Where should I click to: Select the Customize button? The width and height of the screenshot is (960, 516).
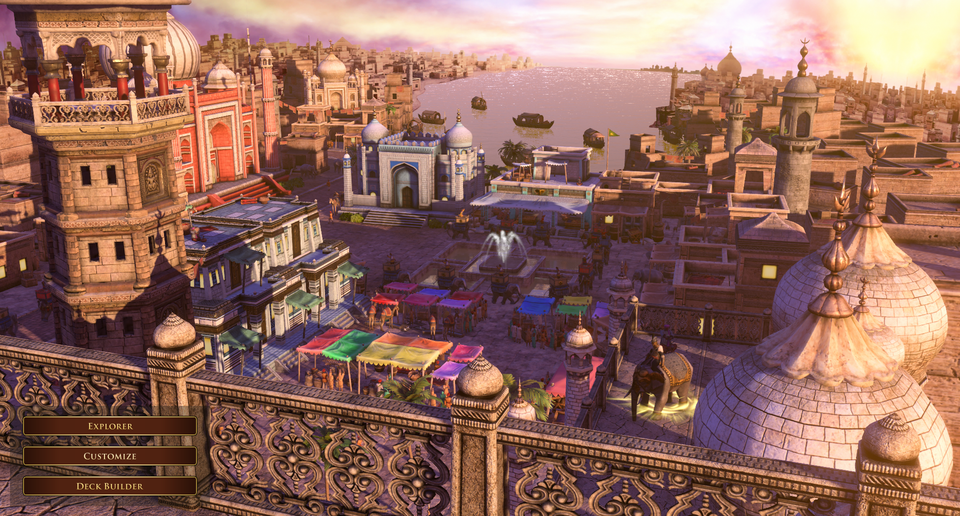pyautogui.click(x=110, y=456)
